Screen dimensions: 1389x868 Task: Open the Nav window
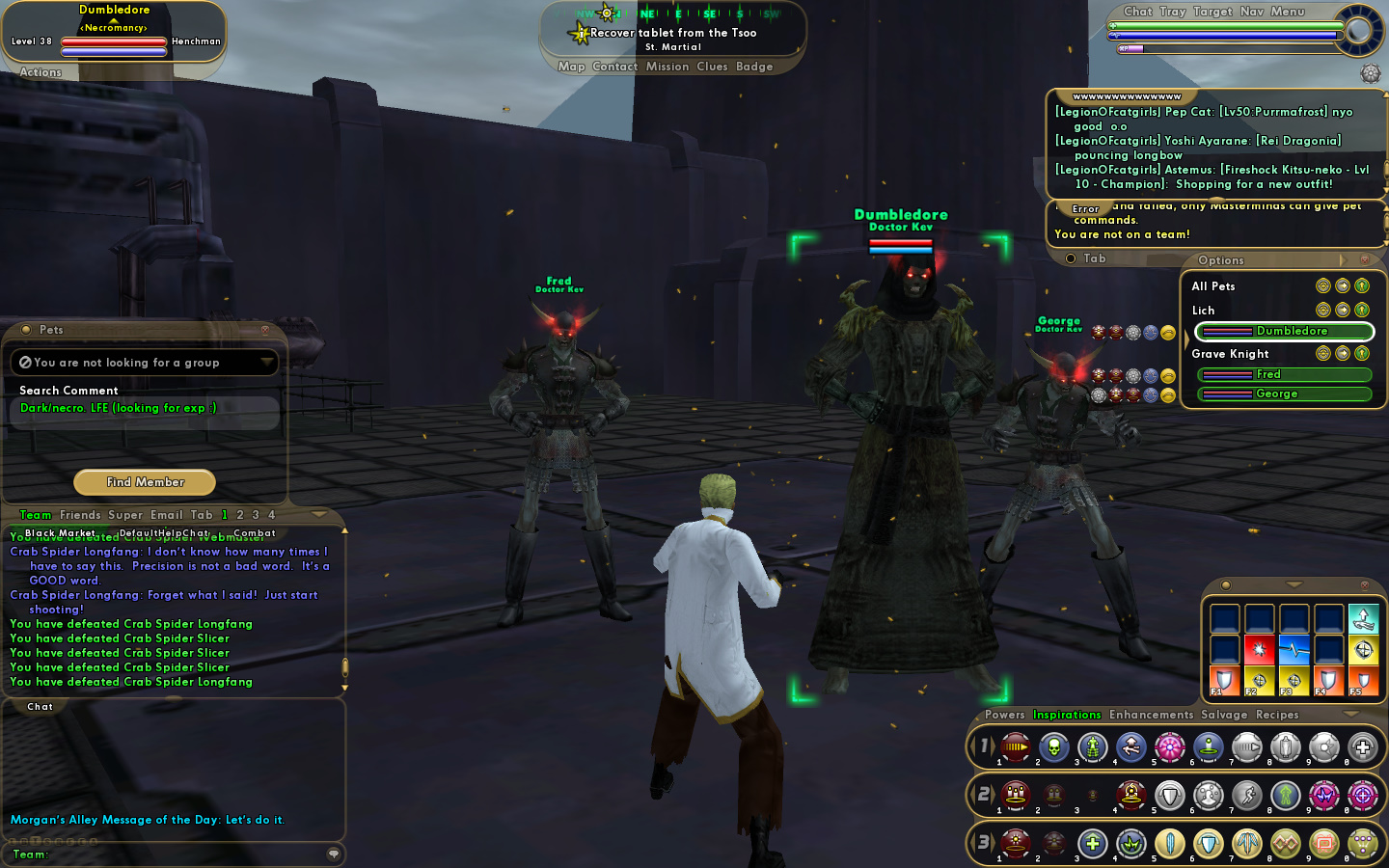coord(1252,12)
